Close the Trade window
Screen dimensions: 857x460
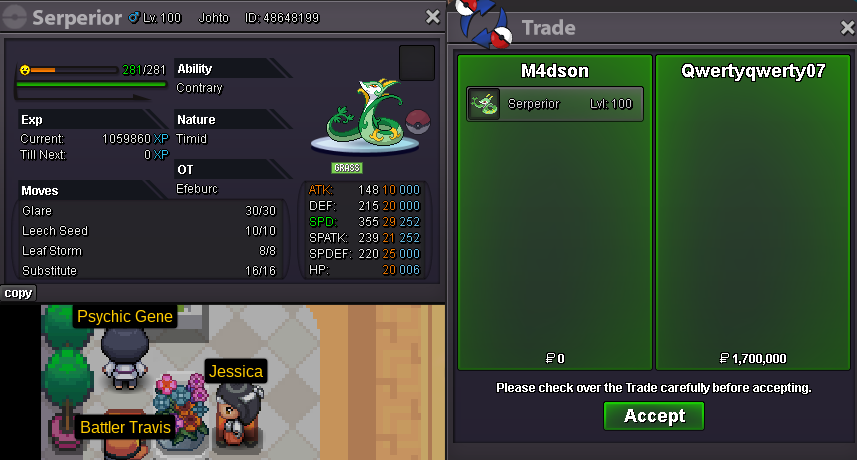click(x=847, y=28)
